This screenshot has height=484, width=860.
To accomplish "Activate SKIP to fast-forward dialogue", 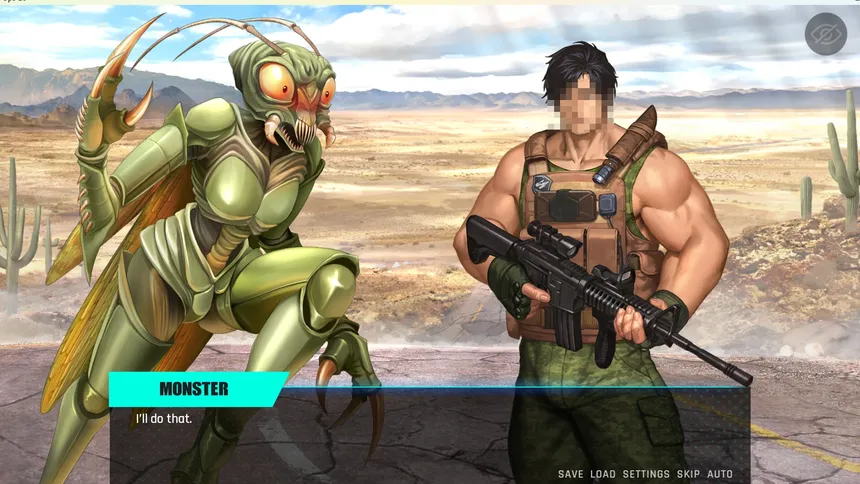I will [x=688, y=474].
